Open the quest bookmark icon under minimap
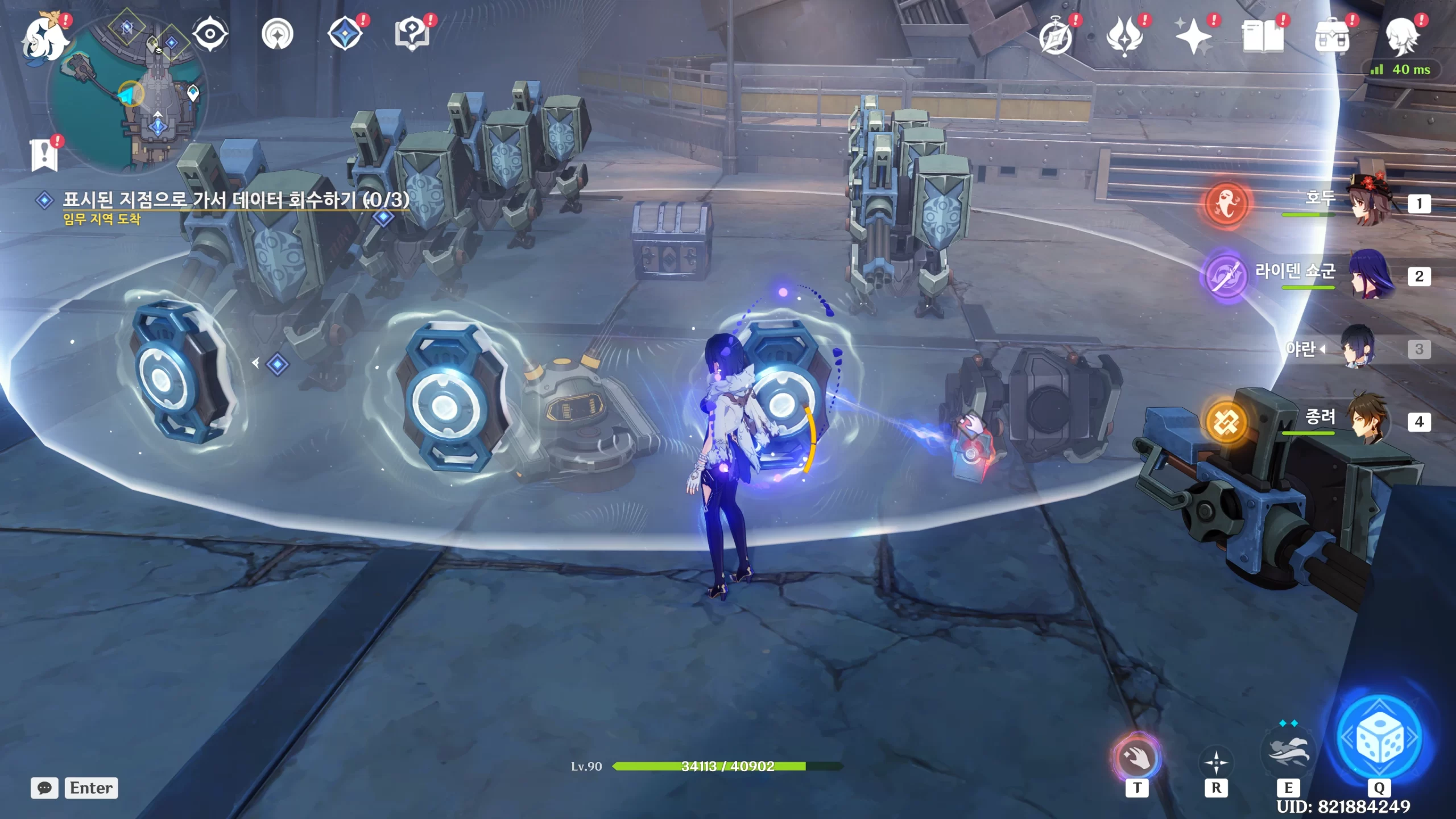 (44, 155)
